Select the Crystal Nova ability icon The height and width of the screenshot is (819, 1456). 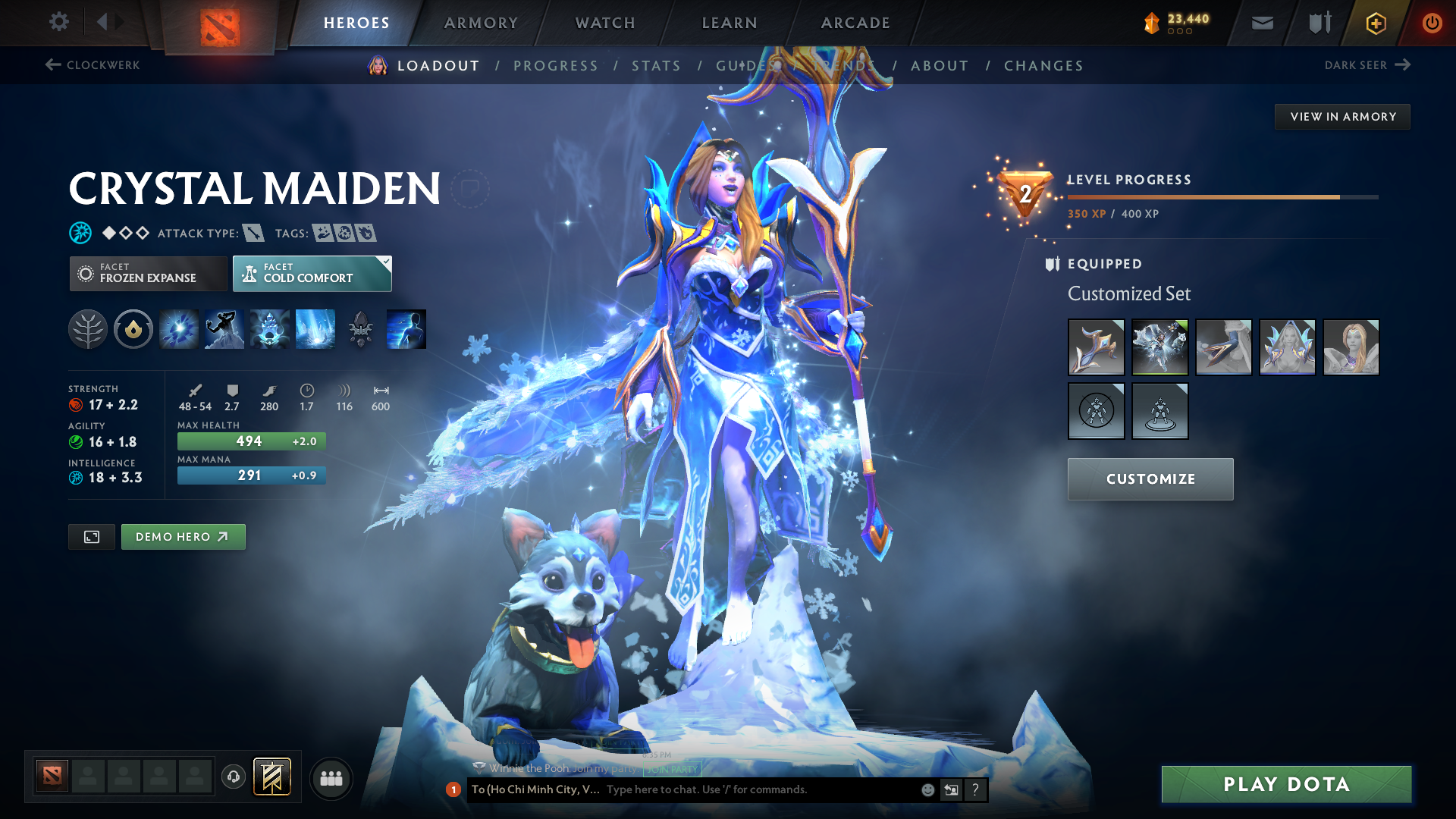pos(178,329)
